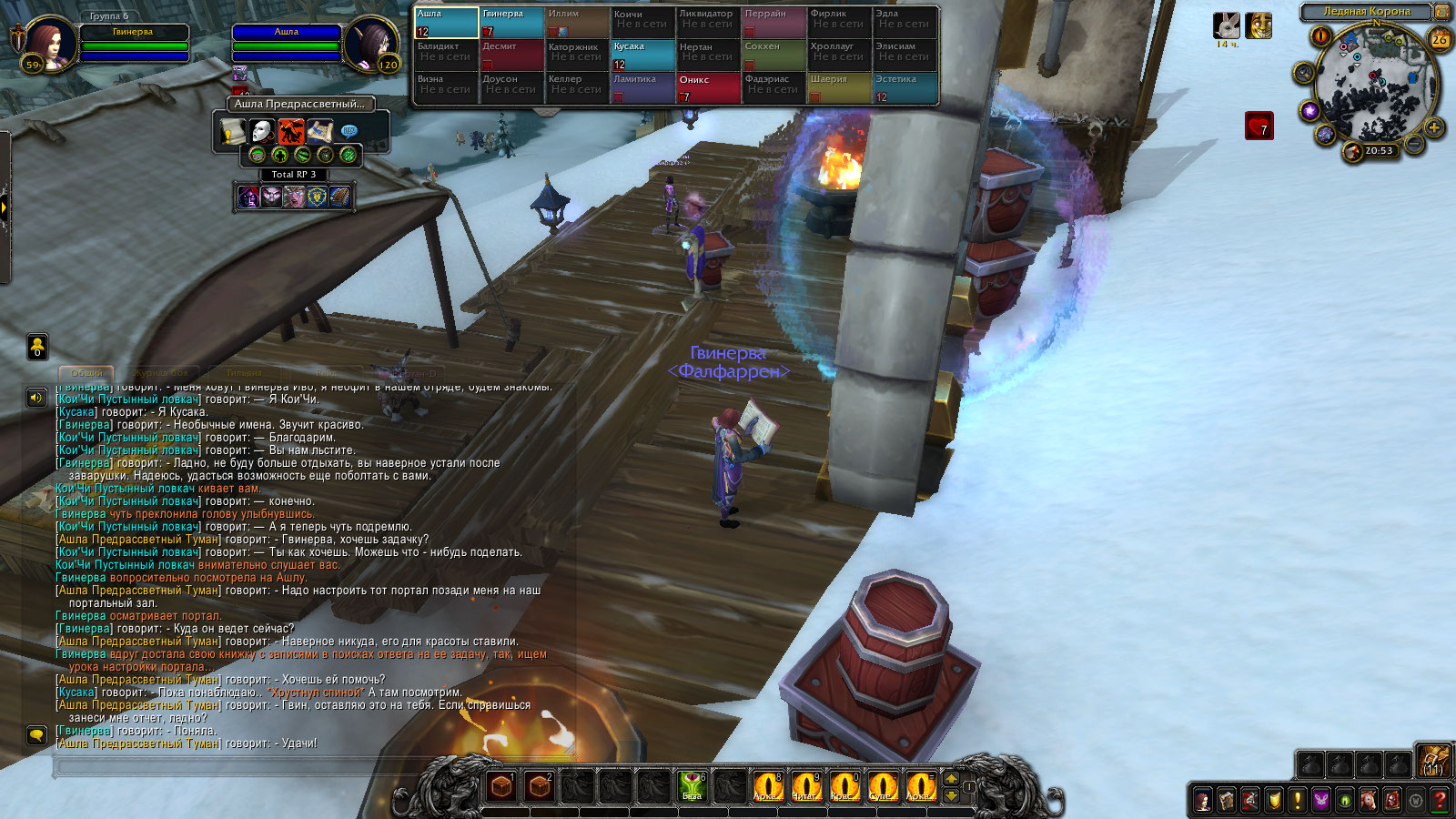Use the crate item in action slot 1

(x=501, y=785)
